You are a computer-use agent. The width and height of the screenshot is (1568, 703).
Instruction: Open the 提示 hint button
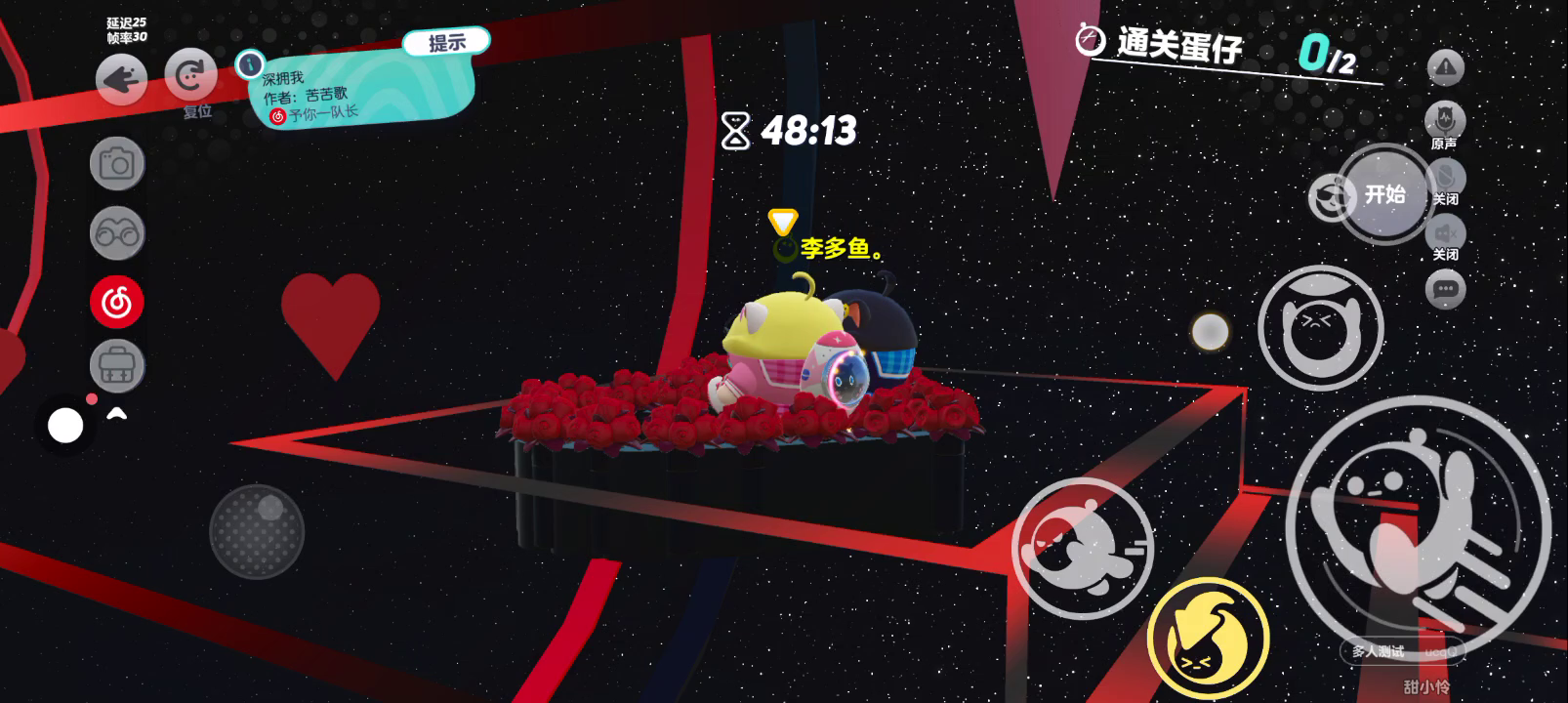pyautogui.click(x=446, y=42)
